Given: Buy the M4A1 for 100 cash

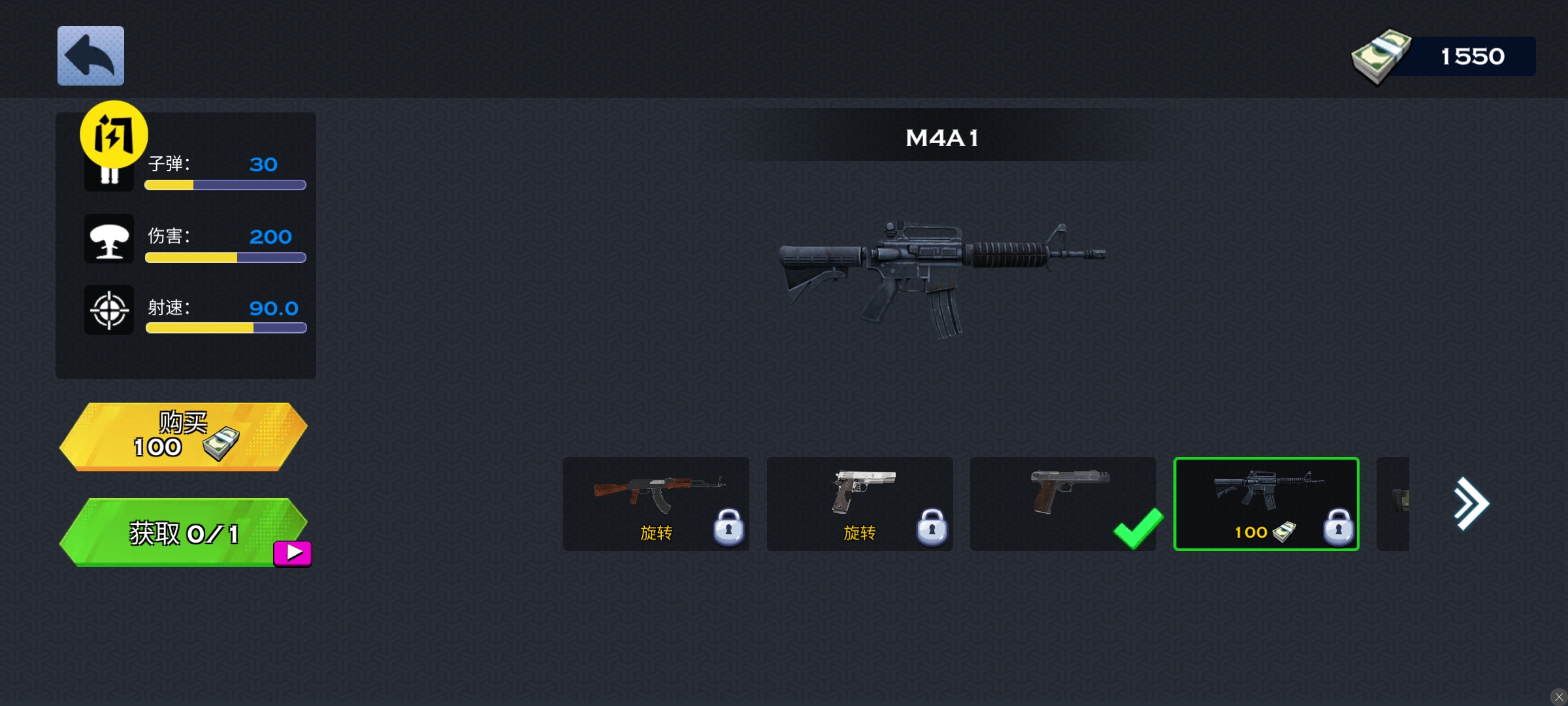Looking at the screenshot, I should (183, 436).
